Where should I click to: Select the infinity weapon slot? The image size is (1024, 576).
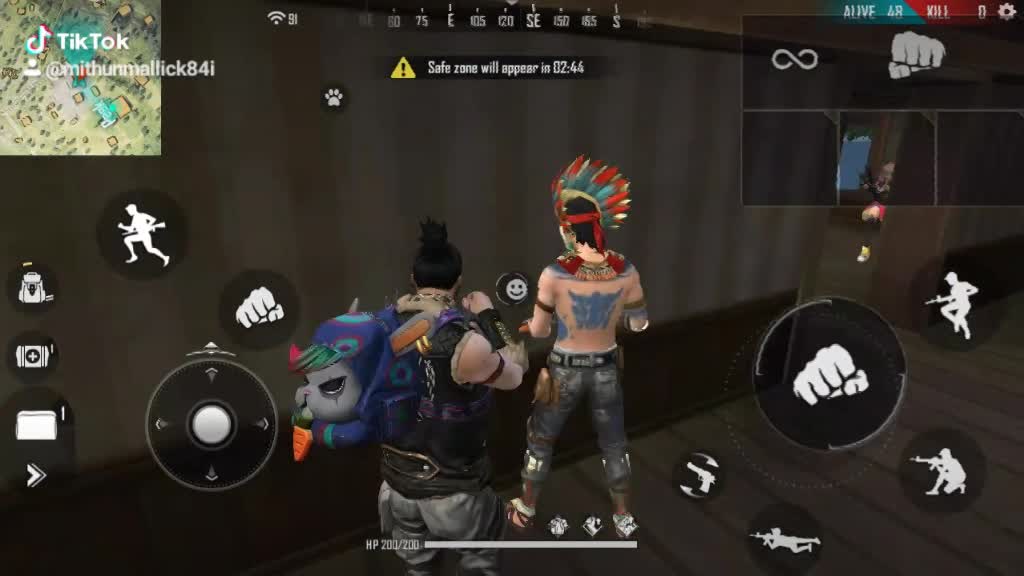point(794,60)
